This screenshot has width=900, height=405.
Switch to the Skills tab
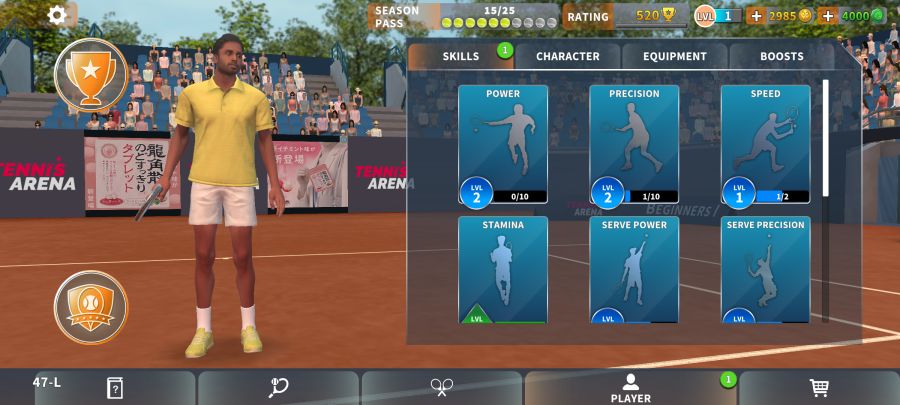(461, 56)
